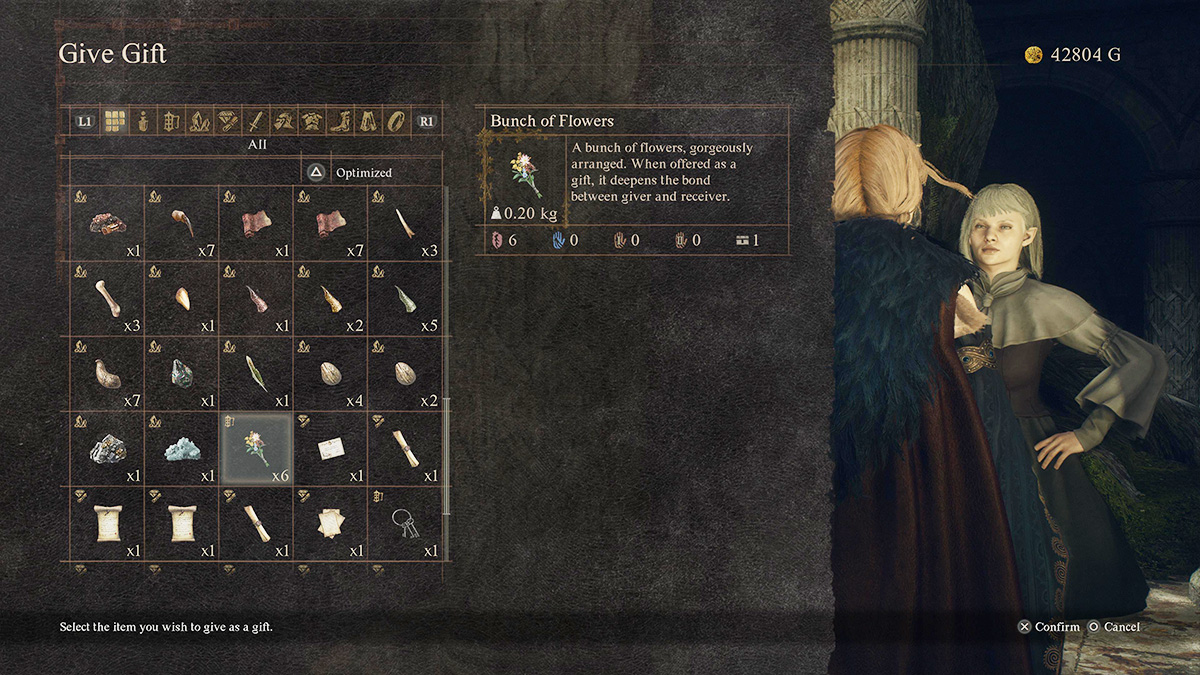Select the sealed letter envelope slot

pyautogui.click(x=331, y=449)
